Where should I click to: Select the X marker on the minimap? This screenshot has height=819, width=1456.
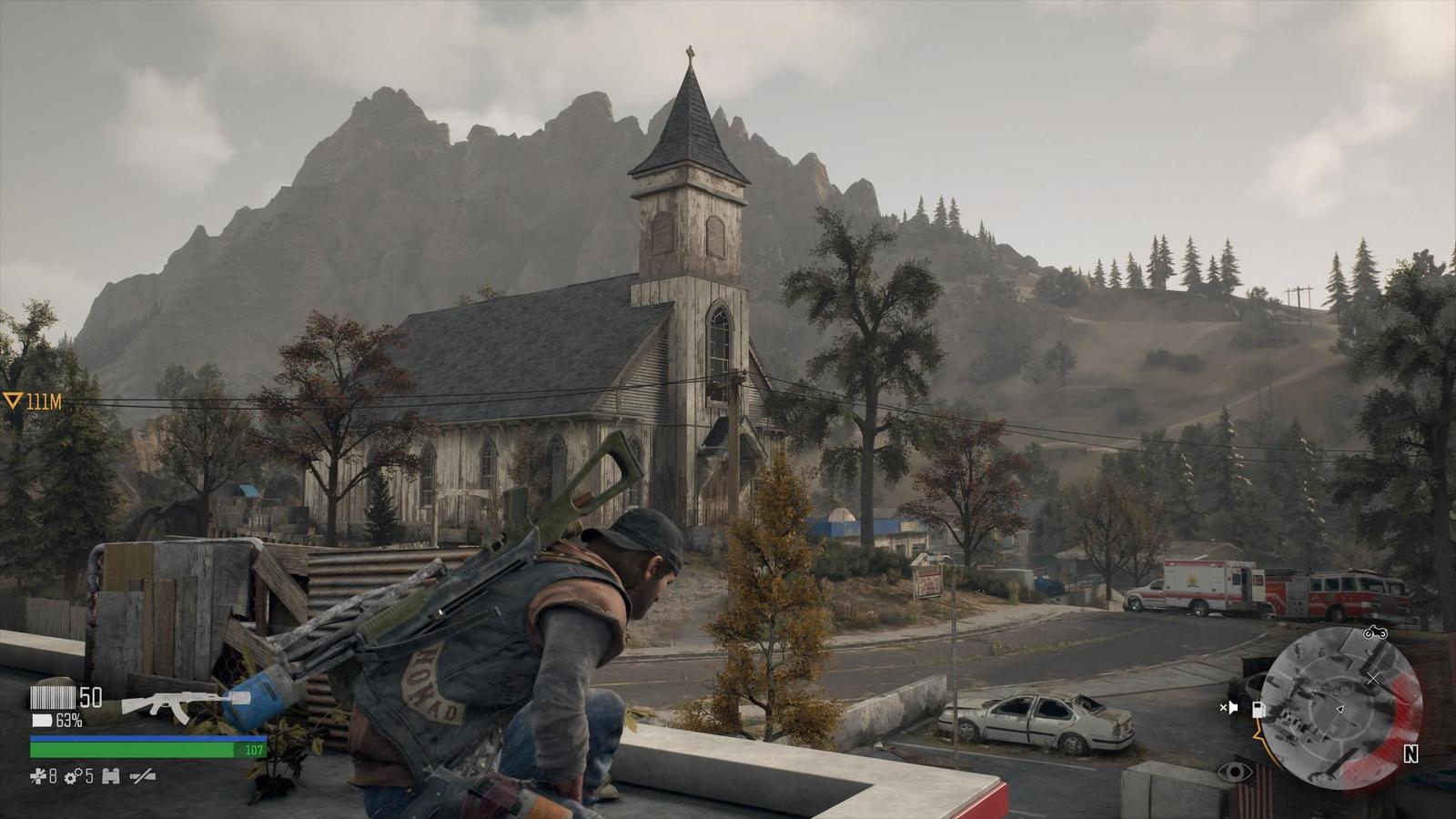1373,679
